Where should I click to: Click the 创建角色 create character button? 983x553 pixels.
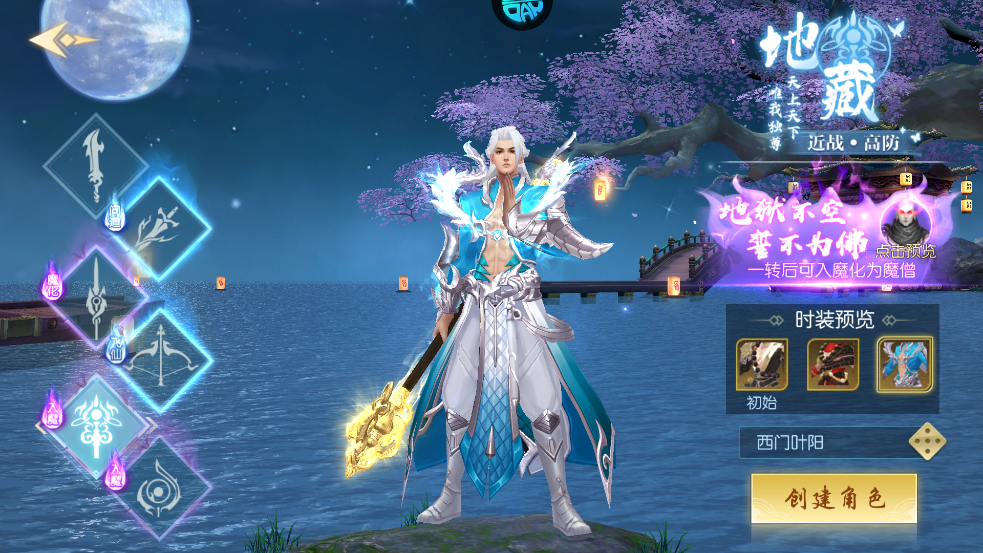pos(834,498)
